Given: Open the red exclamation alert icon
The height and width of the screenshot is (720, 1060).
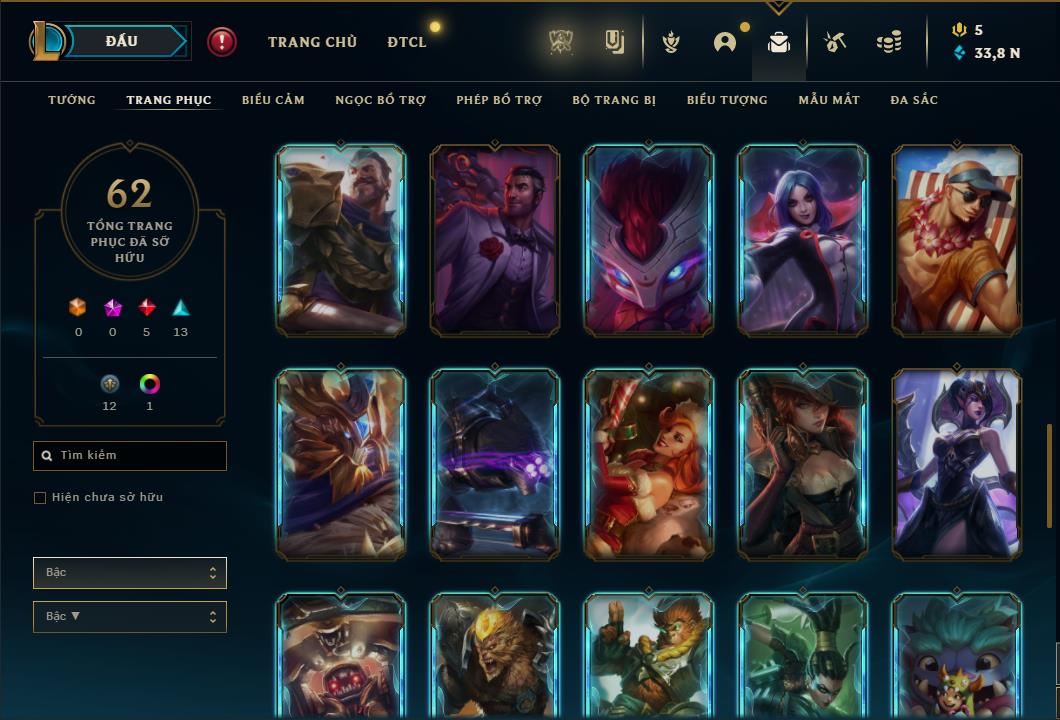Looking at the screenshot, I should [222, 41].
